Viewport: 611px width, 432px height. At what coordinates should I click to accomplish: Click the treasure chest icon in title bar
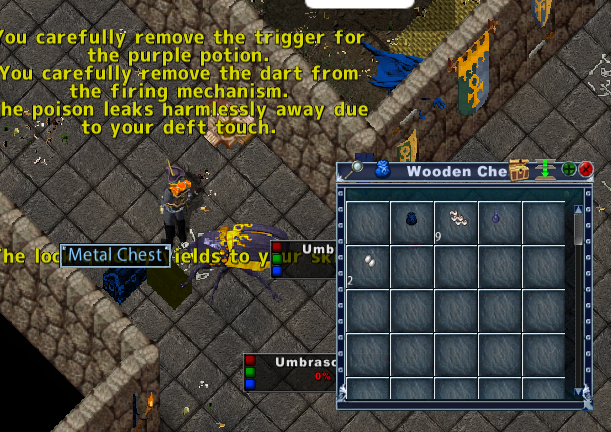click(x=519, y=170)
